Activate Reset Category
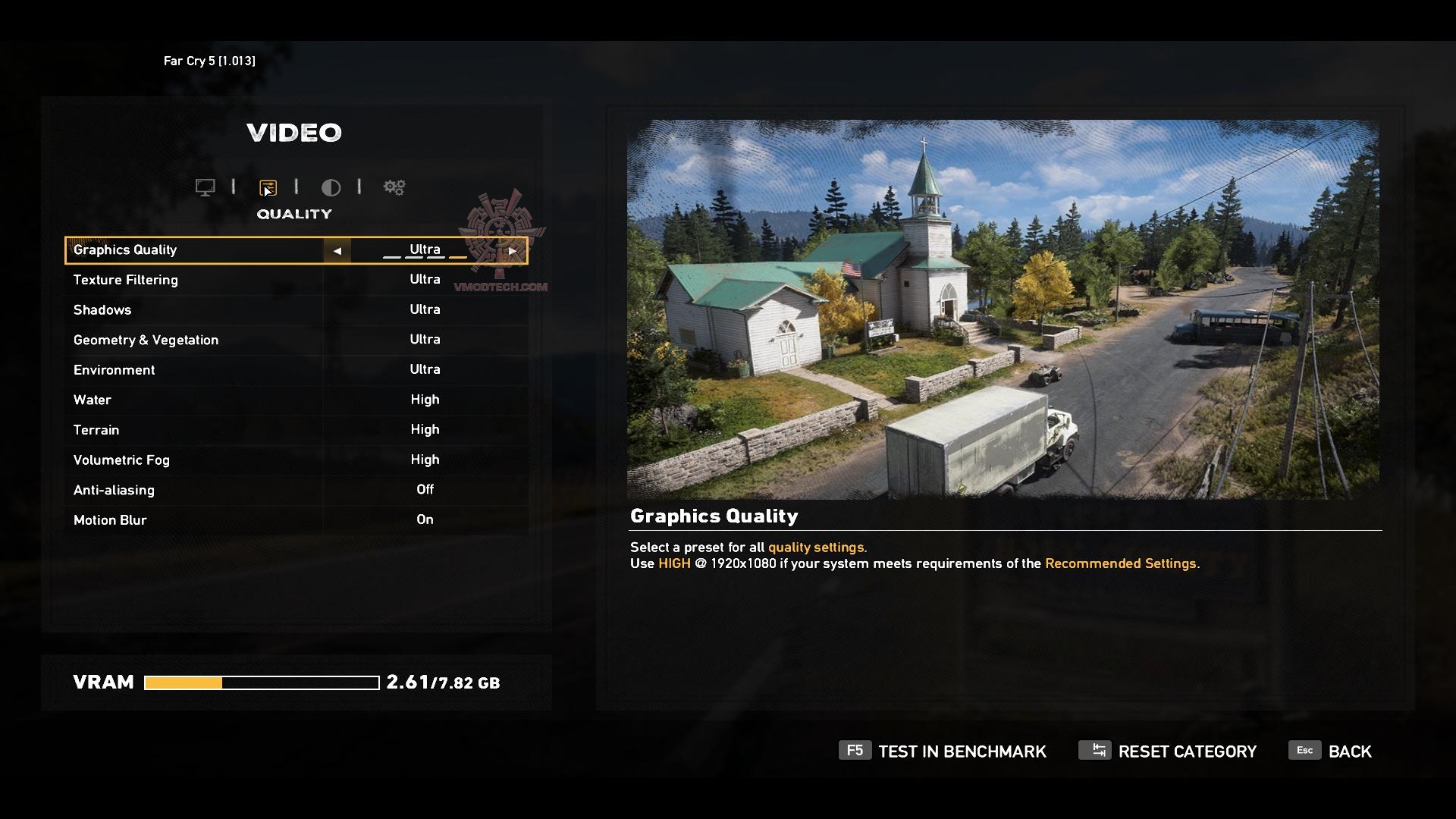Image resolution: width=1456 pixels, height=819 pixels. [x=1168, y=752]
